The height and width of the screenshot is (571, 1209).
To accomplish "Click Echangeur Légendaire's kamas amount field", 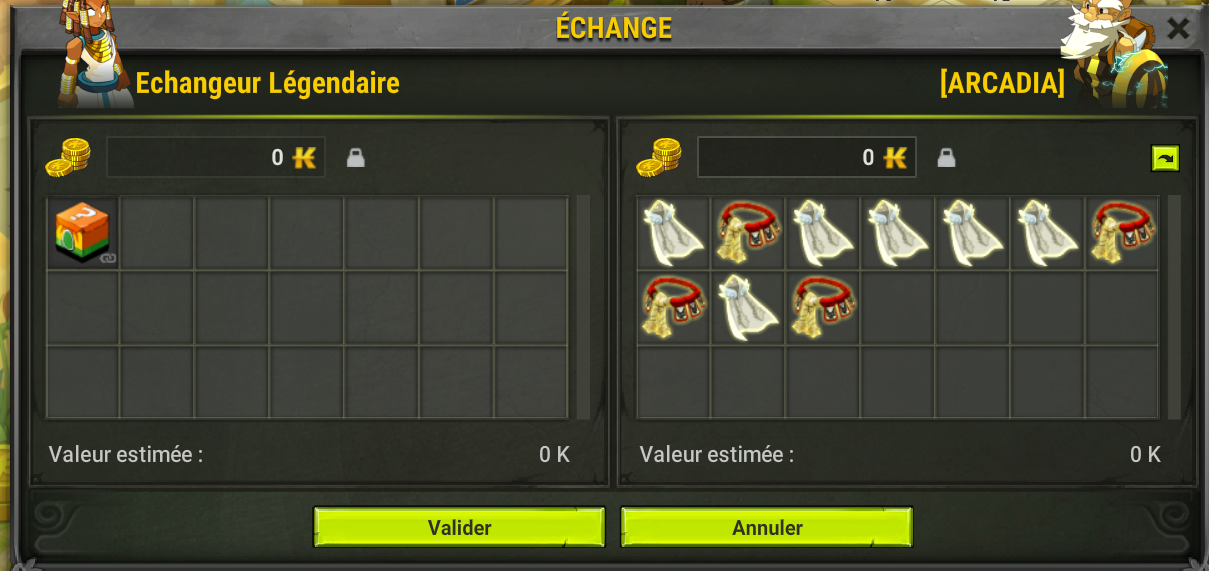I will [x=215, y=158].
